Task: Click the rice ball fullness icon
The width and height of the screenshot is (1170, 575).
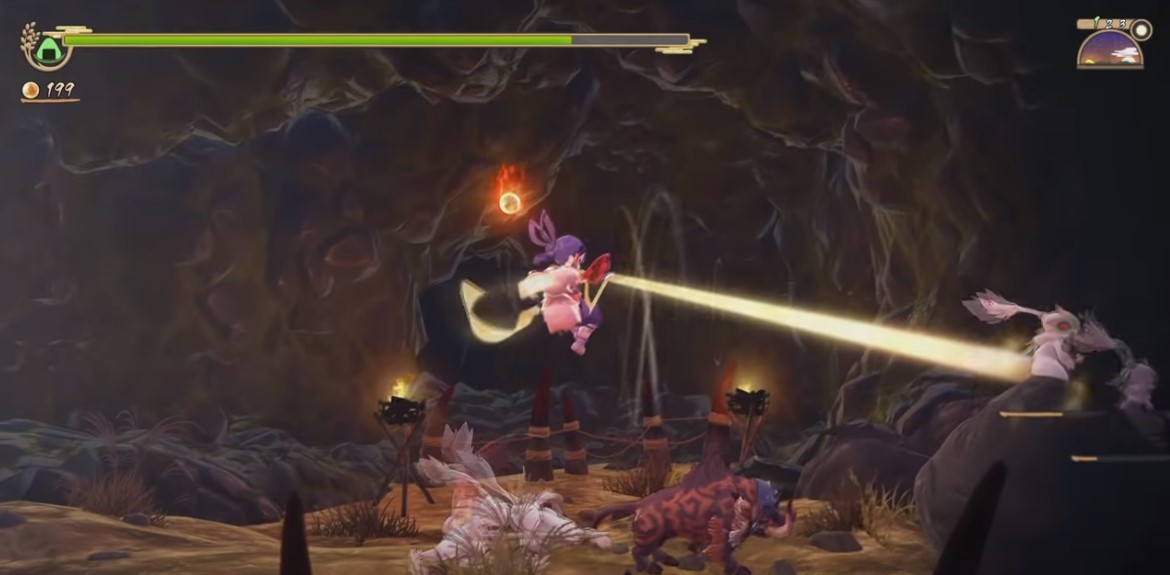Action: coord(47,49)
